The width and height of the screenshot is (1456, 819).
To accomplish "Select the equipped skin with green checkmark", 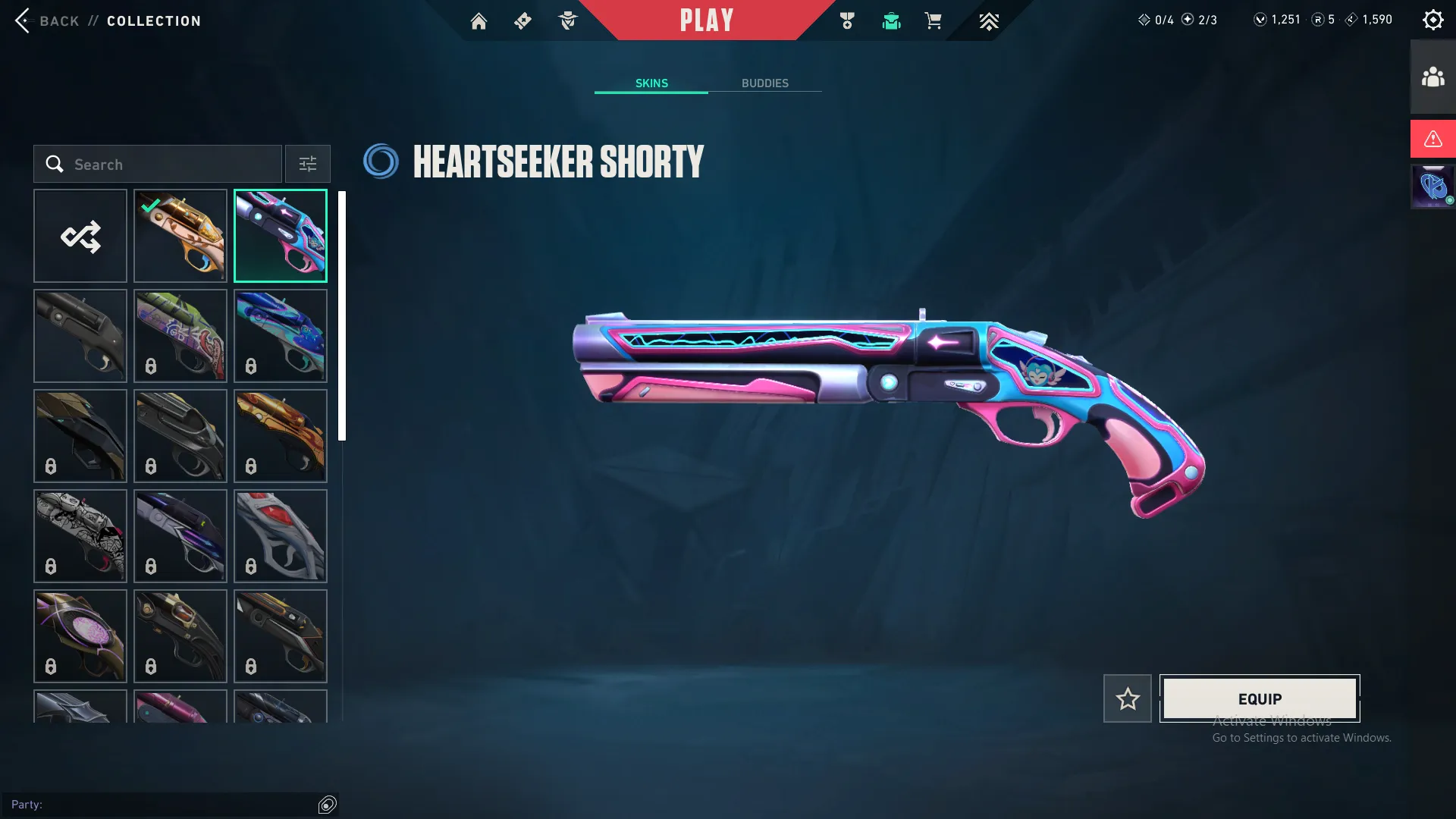I will (180, 236).
